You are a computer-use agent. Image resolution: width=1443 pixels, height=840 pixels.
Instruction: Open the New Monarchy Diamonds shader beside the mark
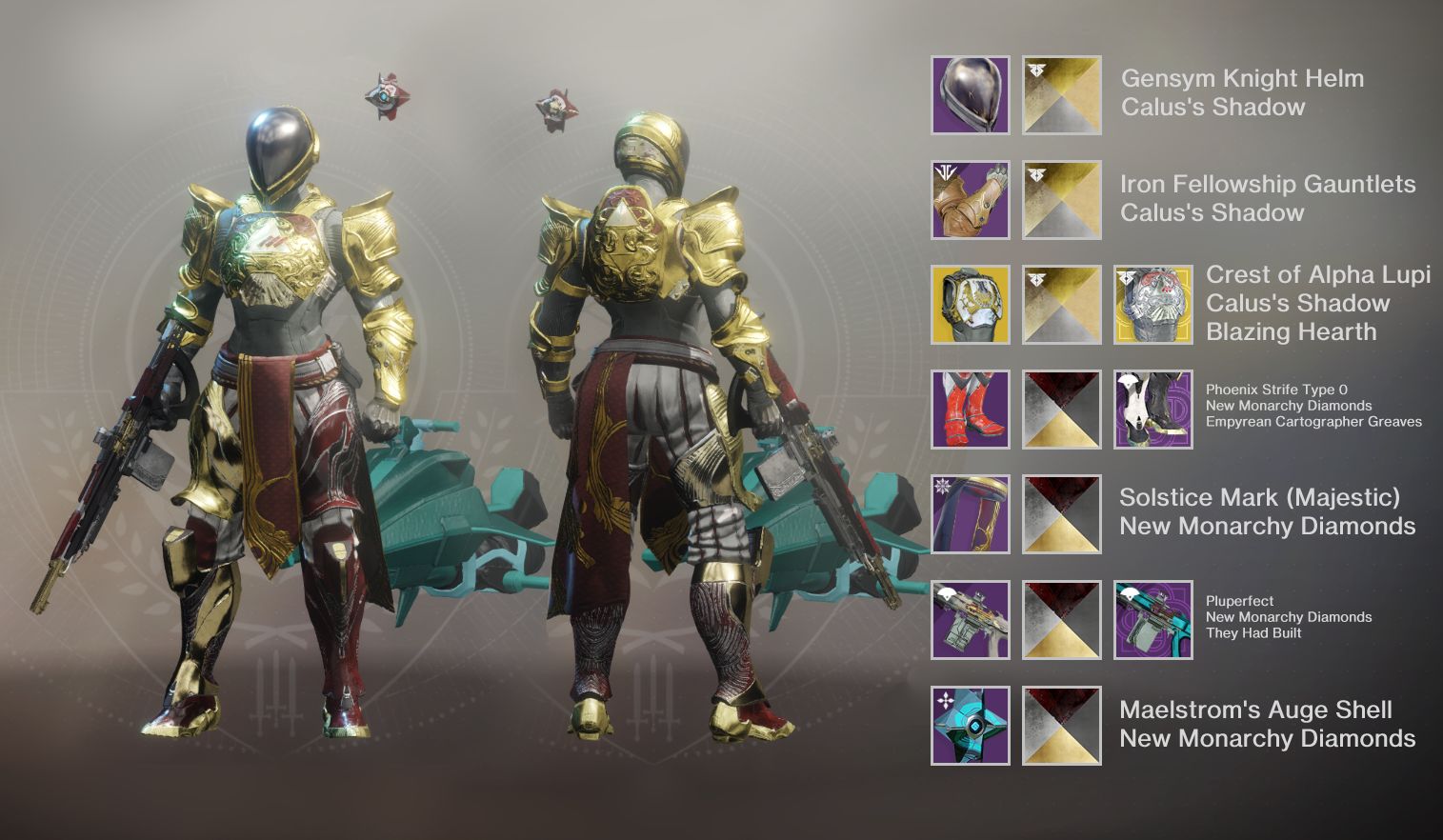tap(1060, 515)
